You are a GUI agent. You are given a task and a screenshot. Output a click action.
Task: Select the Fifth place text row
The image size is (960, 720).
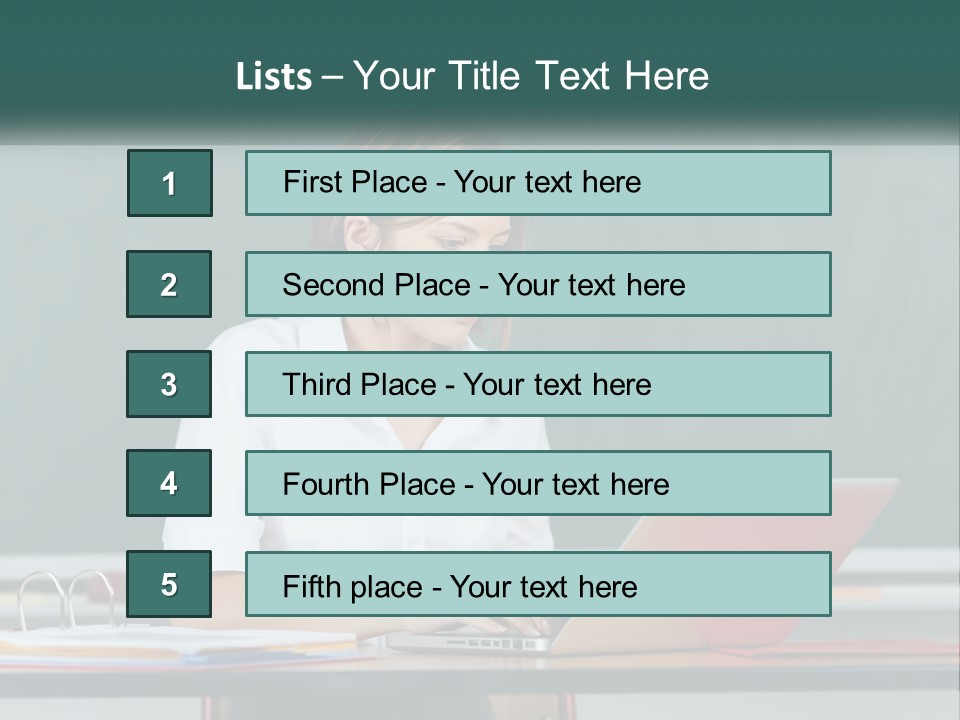[x=538, y=585]
